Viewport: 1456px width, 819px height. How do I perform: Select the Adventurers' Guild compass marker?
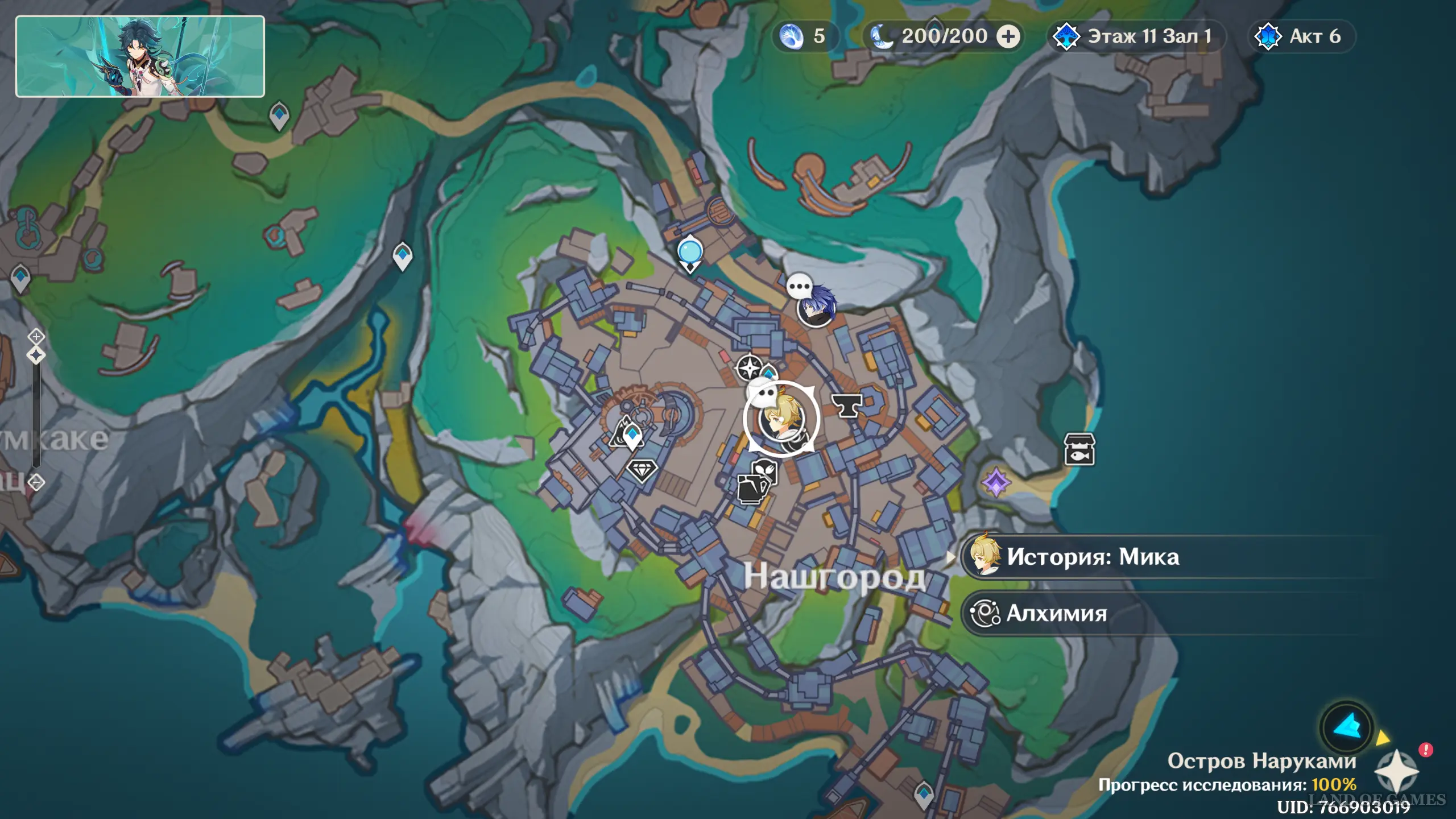[749, 367]
